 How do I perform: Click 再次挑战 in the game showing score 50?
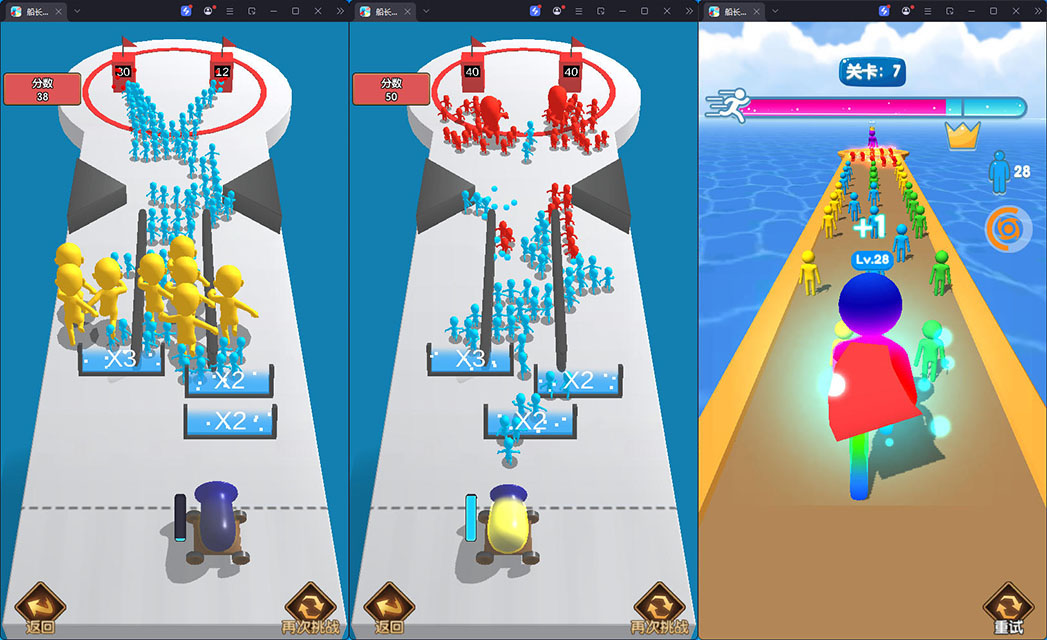[659, 608]
